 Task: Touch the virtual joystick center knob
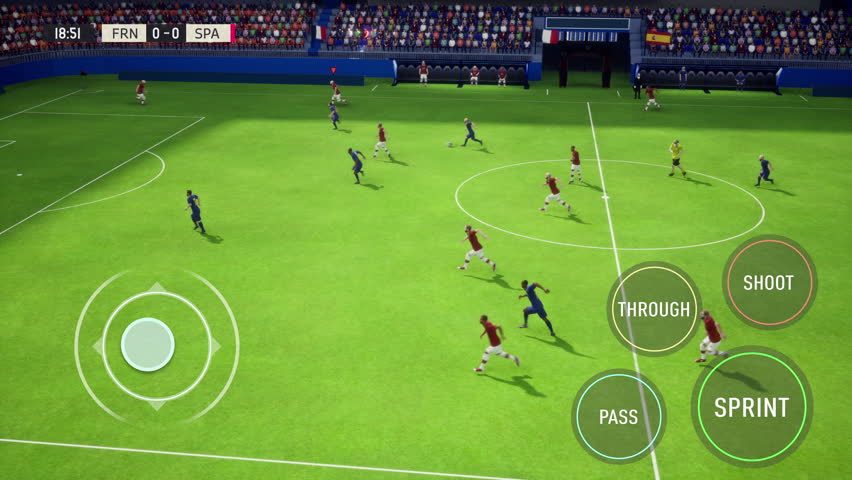[x=148, y=344]
